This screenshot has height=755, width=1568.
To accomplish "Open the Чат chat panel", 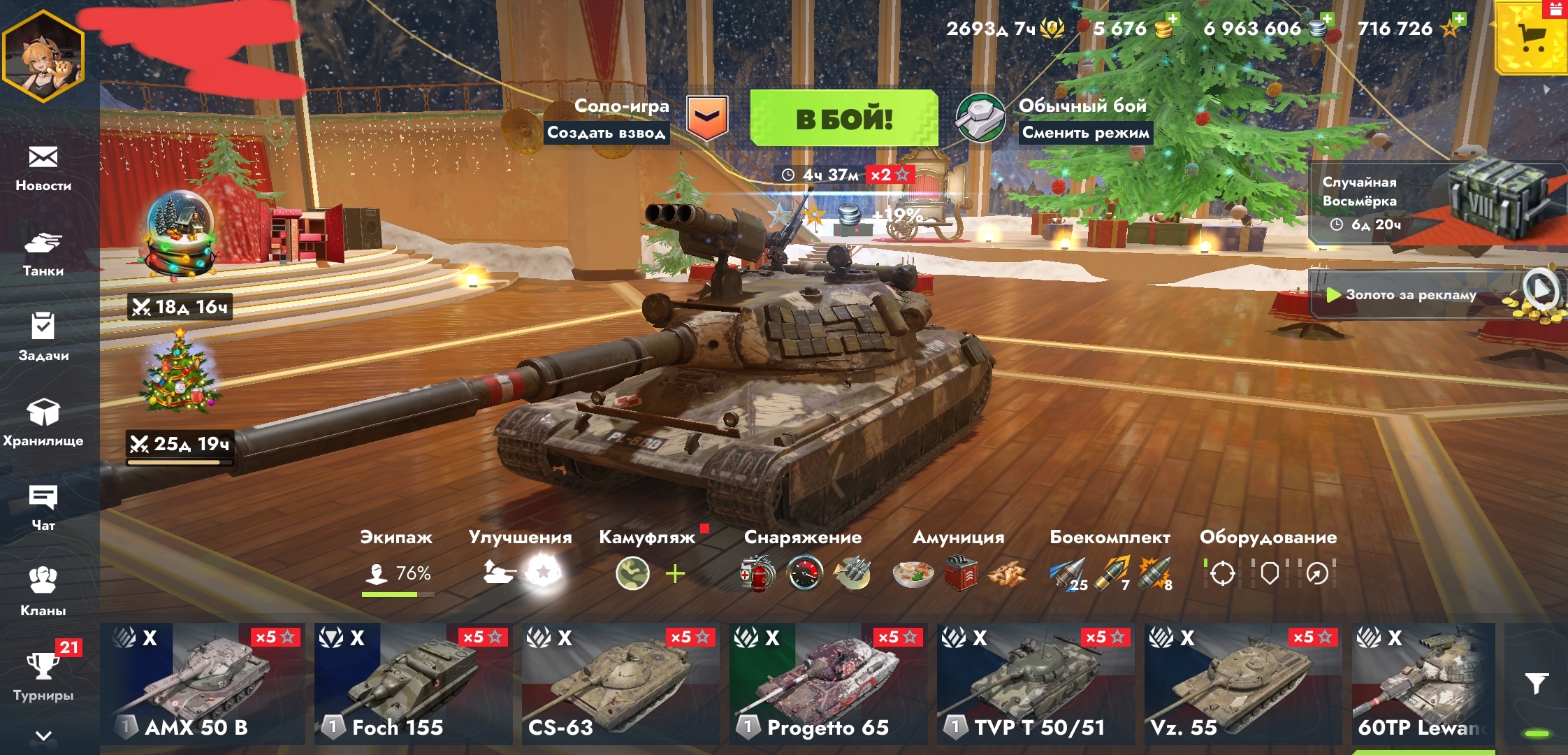I will click(43, 507).
